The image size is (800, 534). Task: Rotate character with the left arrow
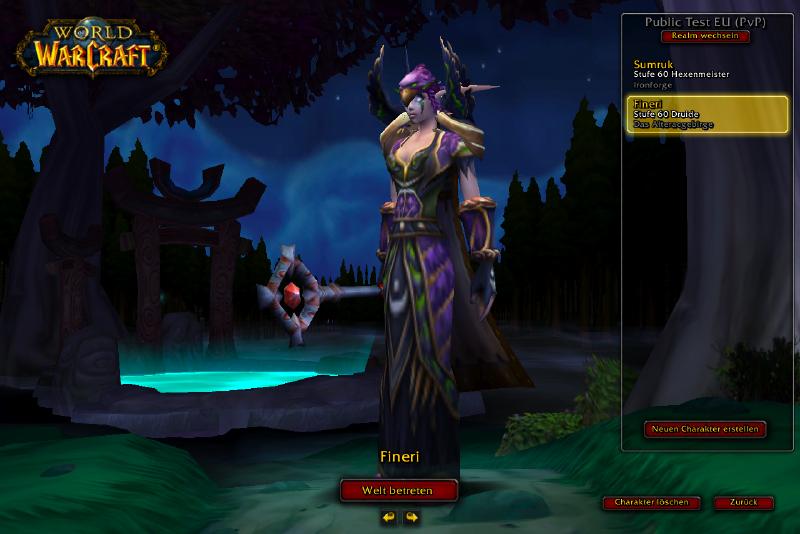click(x=388, y=517)
